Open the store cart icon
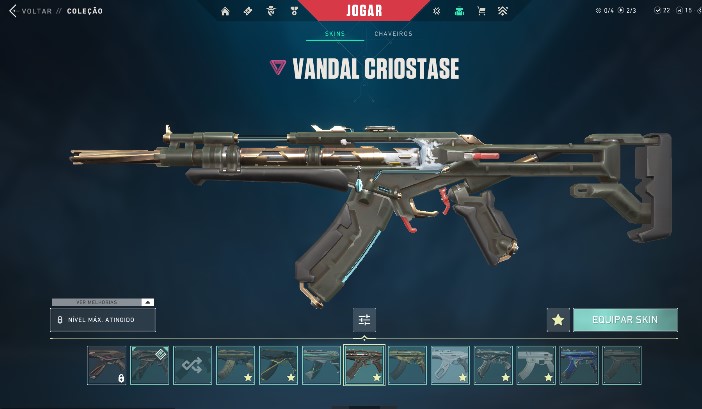702x409 pixels. (481, 11)
